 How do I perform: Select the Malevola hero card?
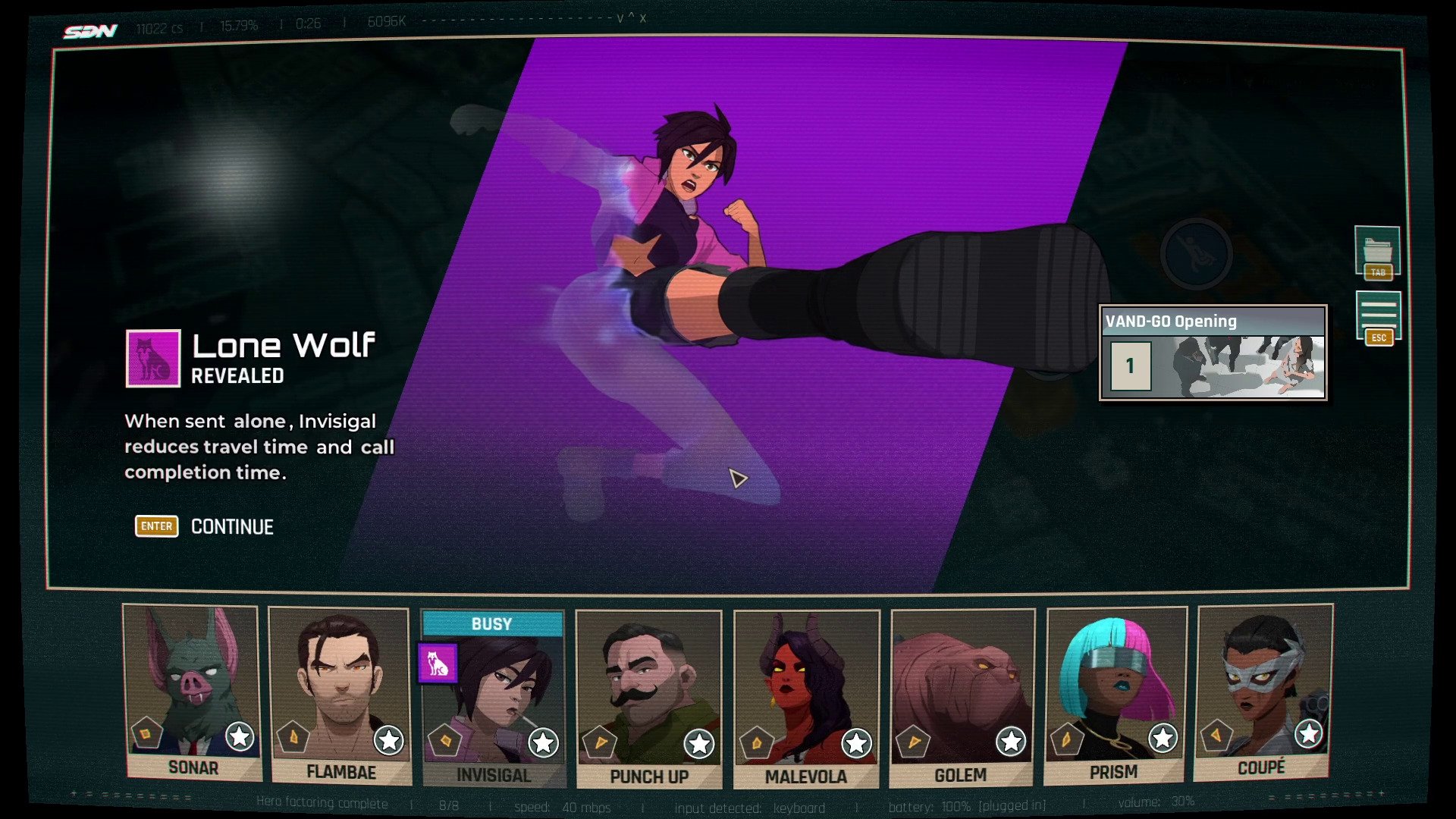click(806, 698)
